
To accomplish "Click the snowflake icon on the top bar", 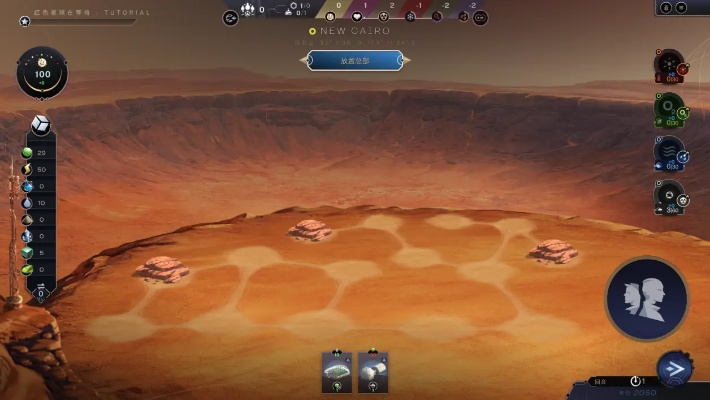I will coord(411,17).
